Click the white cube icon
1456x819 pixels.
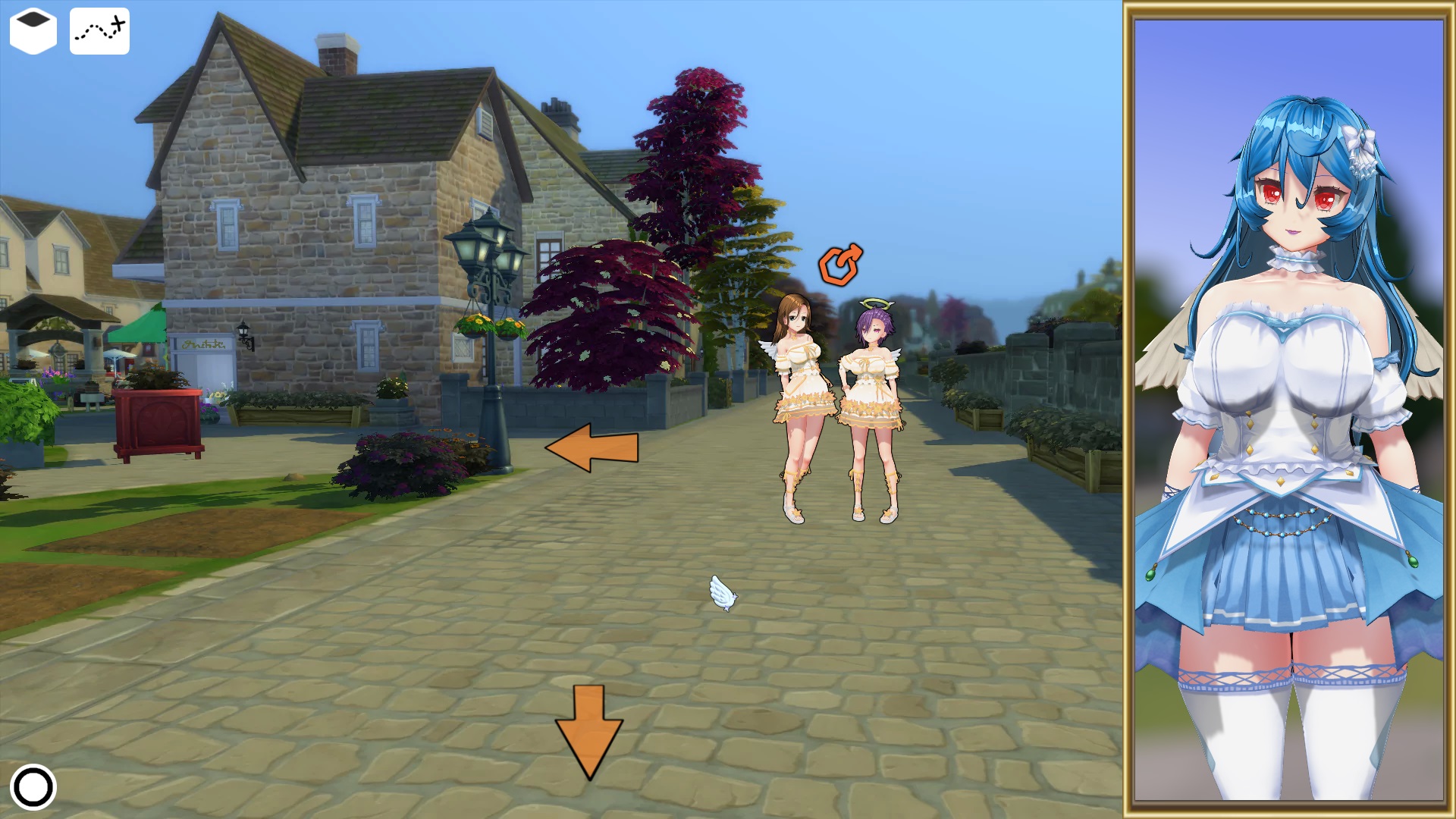(33, 30)
